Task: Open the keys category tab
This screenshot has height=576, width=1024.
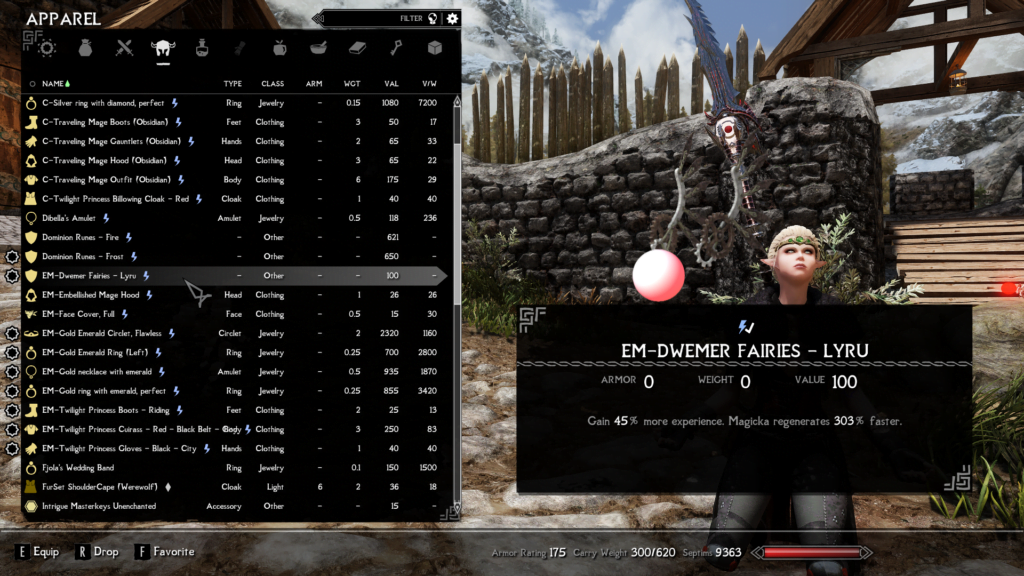Action: coord(396,47)
